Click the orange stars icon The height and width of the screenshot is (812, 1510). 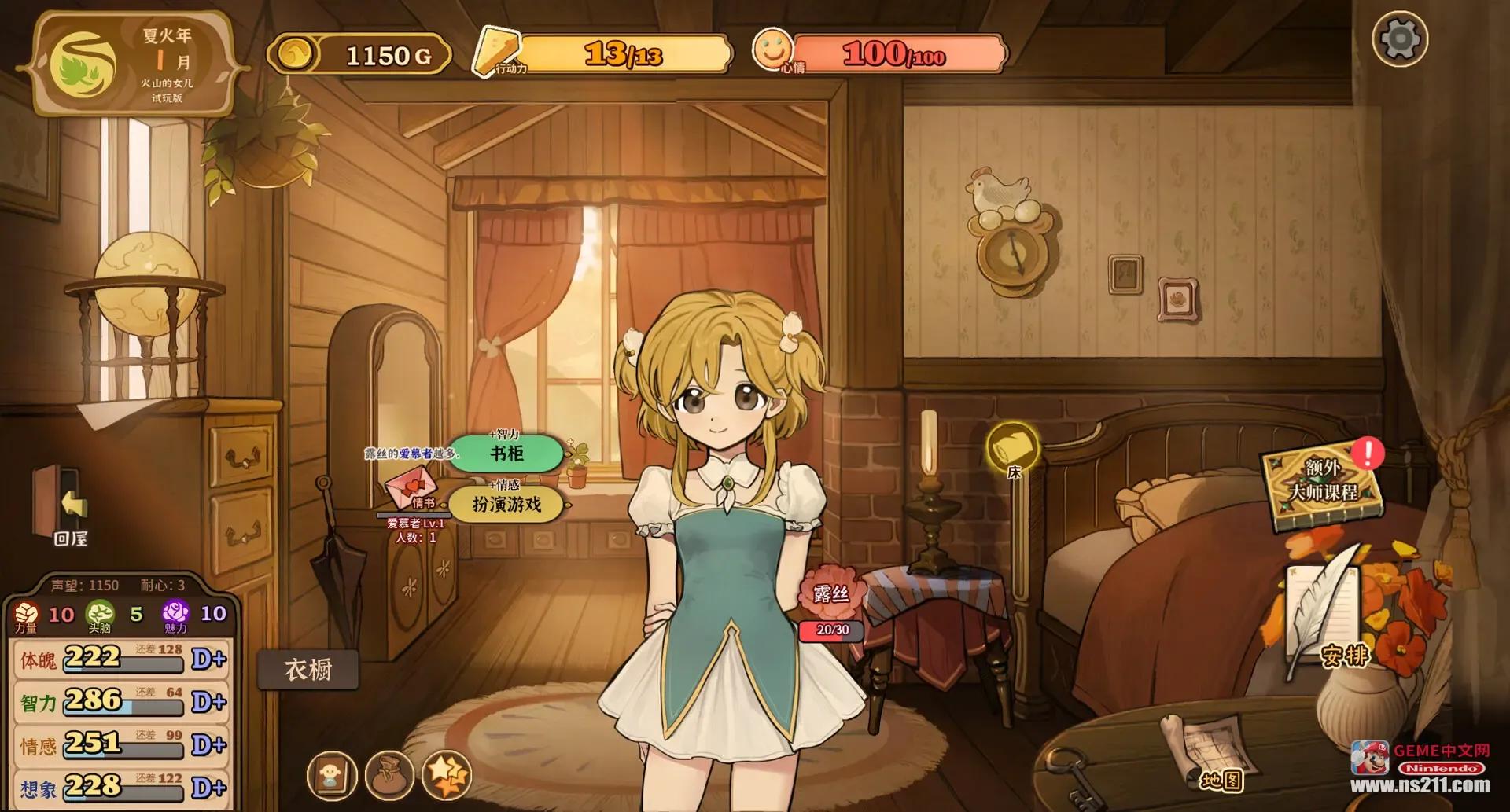point(447,776)
